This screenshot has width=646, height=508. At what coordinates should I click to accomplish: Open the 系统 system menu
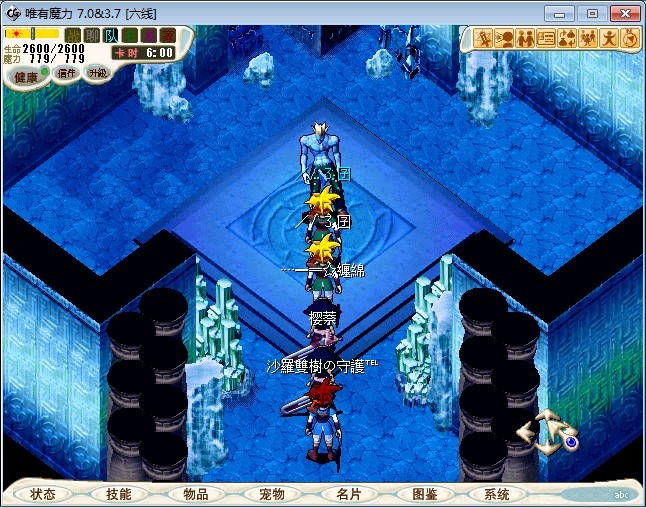(x=497, y=494)
